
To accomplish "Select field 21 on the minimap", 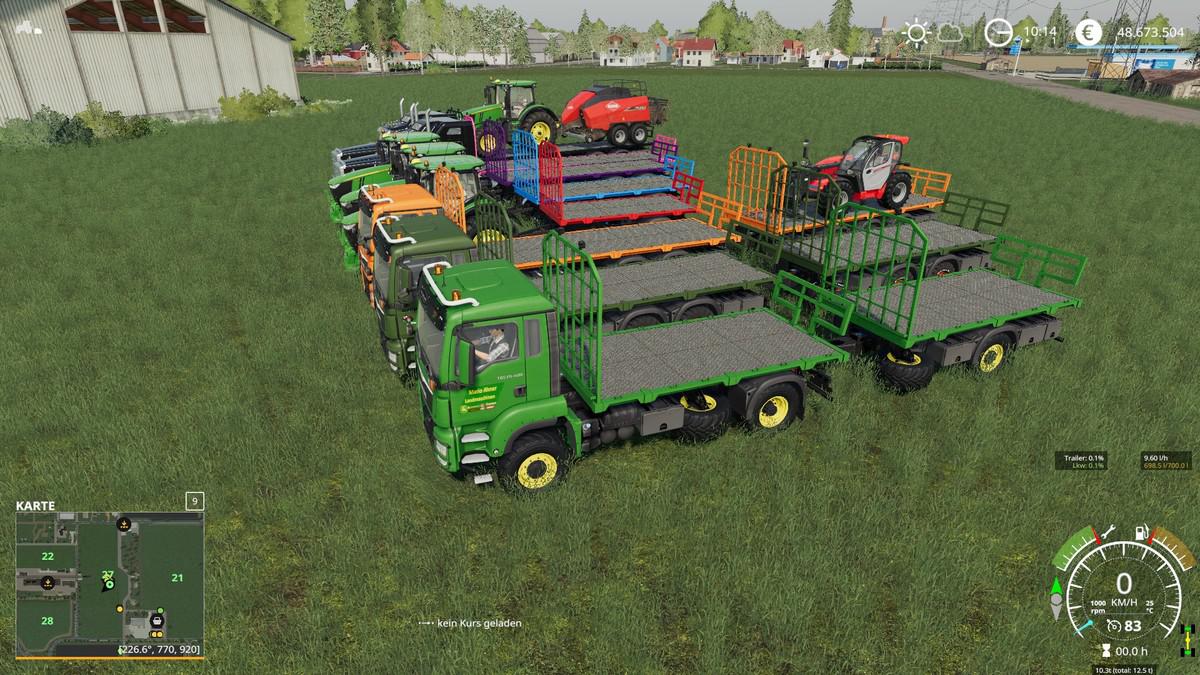I will [177, 577].
